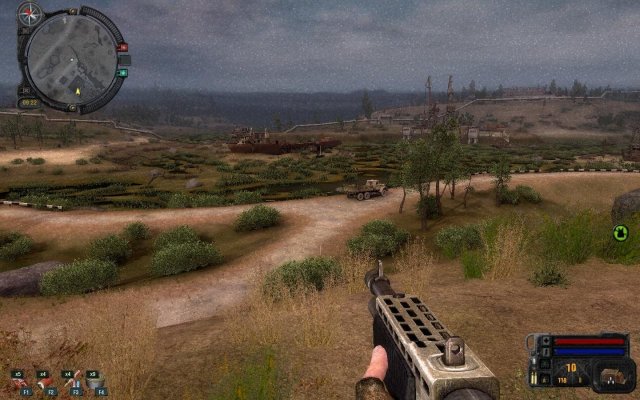Image resolution: width=640 pixels, height=400 pixels.
Task: Select the F3 syringe quick slot
Action: pos(68,381)
